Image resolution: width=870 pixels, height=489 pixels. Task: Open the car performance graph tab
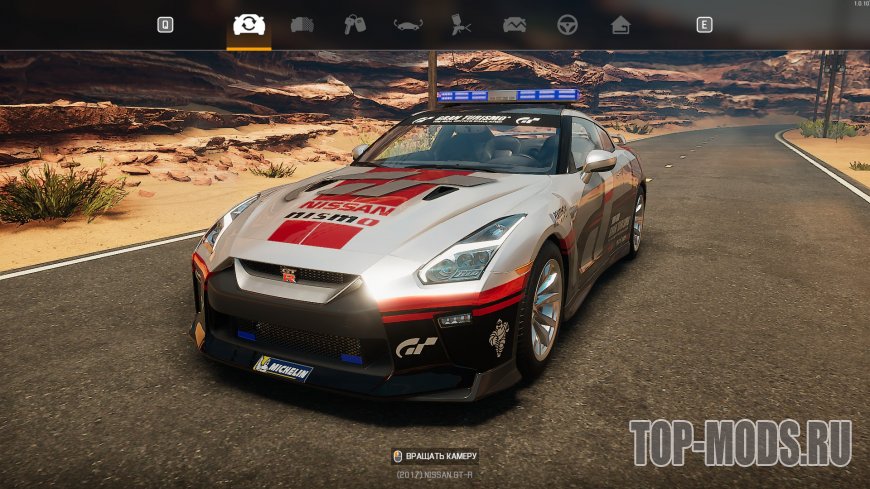coord(514,25)
